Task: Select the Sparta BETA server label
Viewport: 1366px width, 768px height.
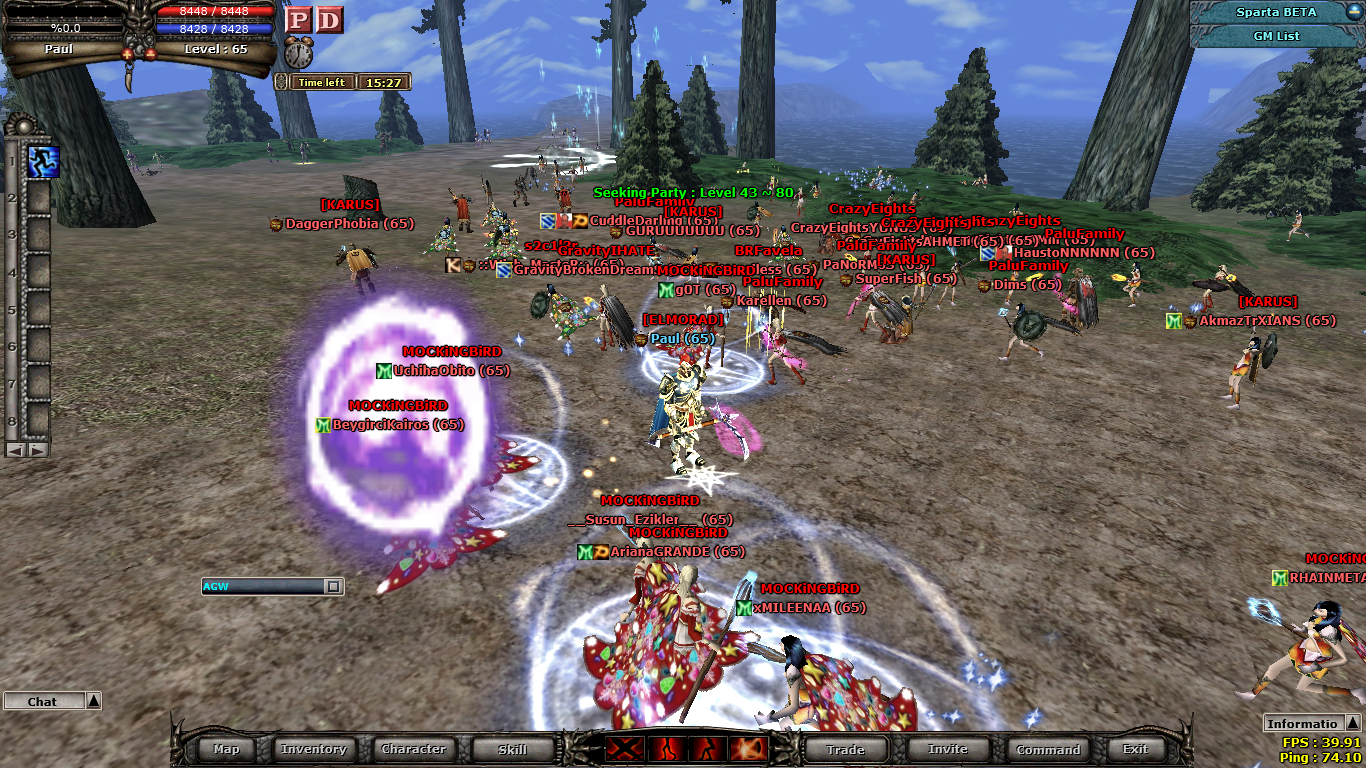Action: click(1276, 12)
